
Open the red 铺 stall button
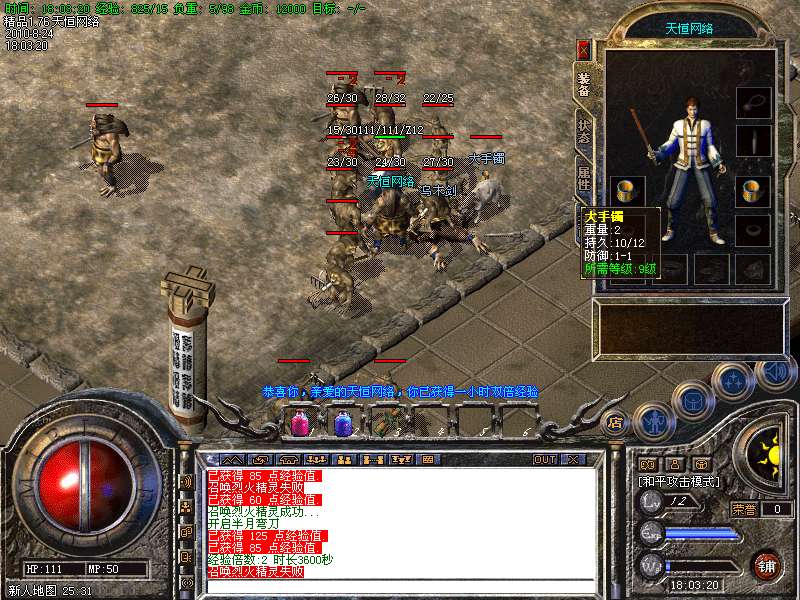pyautogui.click(x=767, y=564)
